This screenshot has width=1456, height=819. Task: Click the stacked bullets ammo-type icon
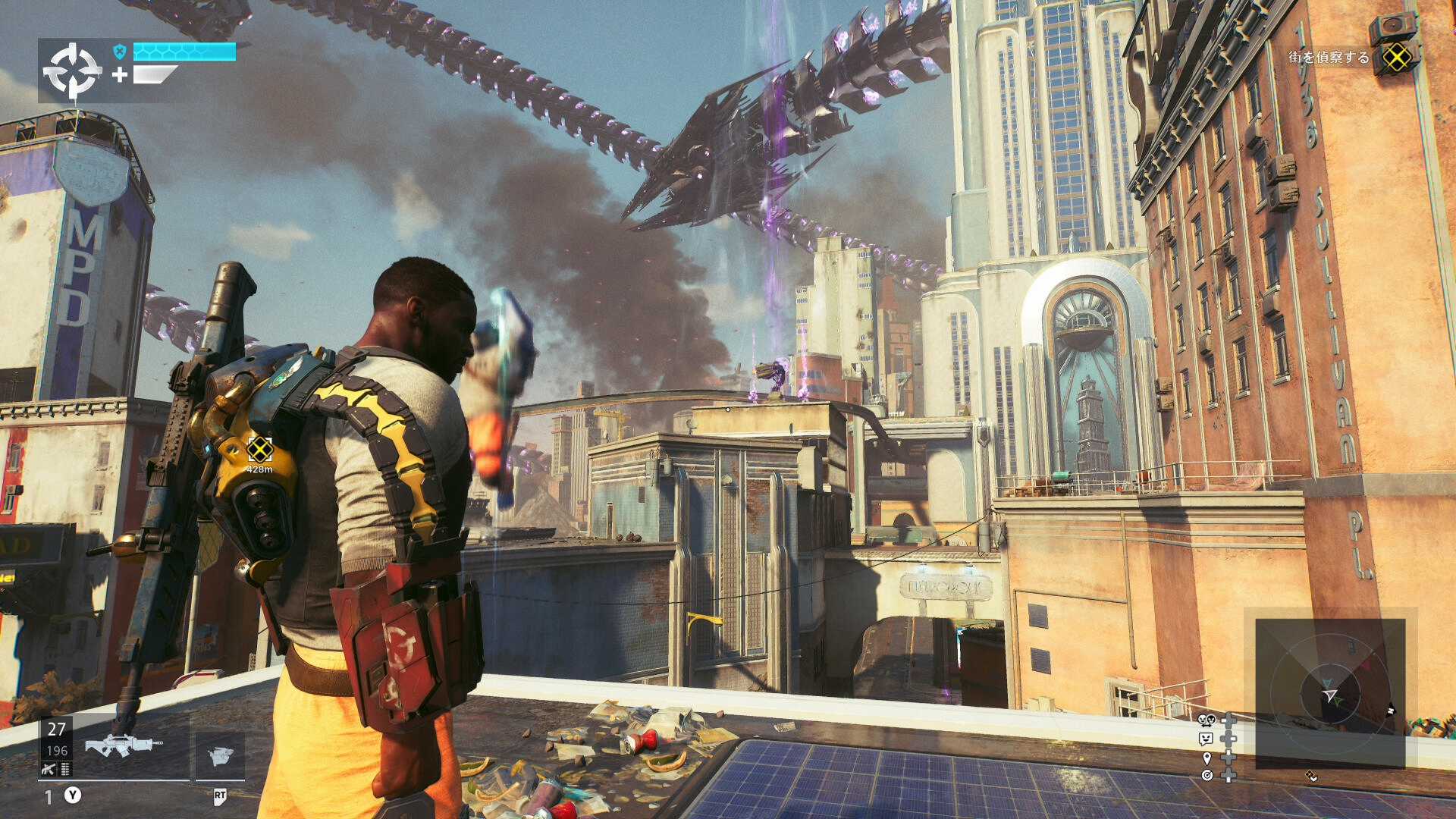coord(65,770)
